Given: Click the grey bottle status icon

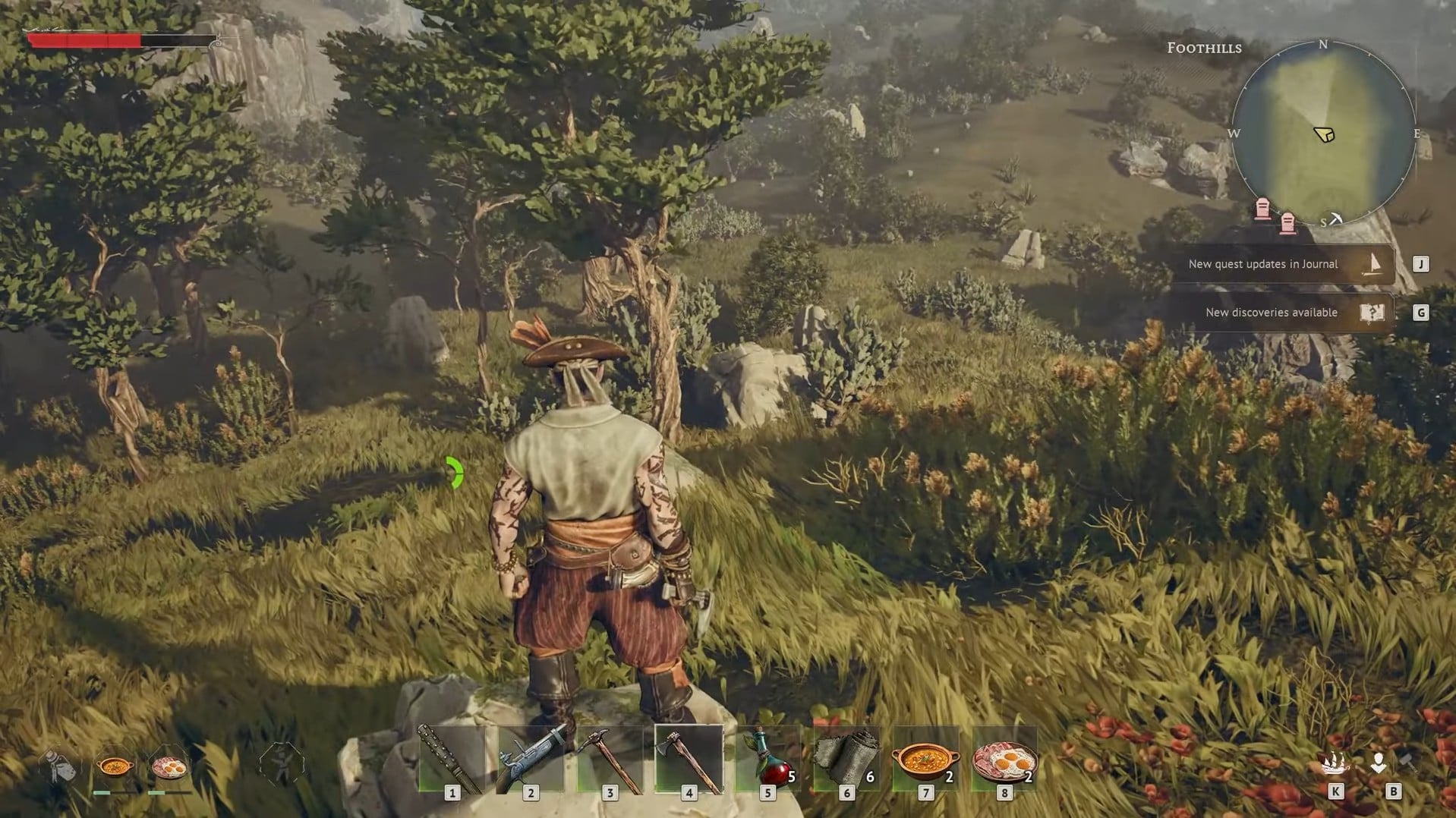Looking at the screenshot, I should pyautogui.click(x=60, y=765).
